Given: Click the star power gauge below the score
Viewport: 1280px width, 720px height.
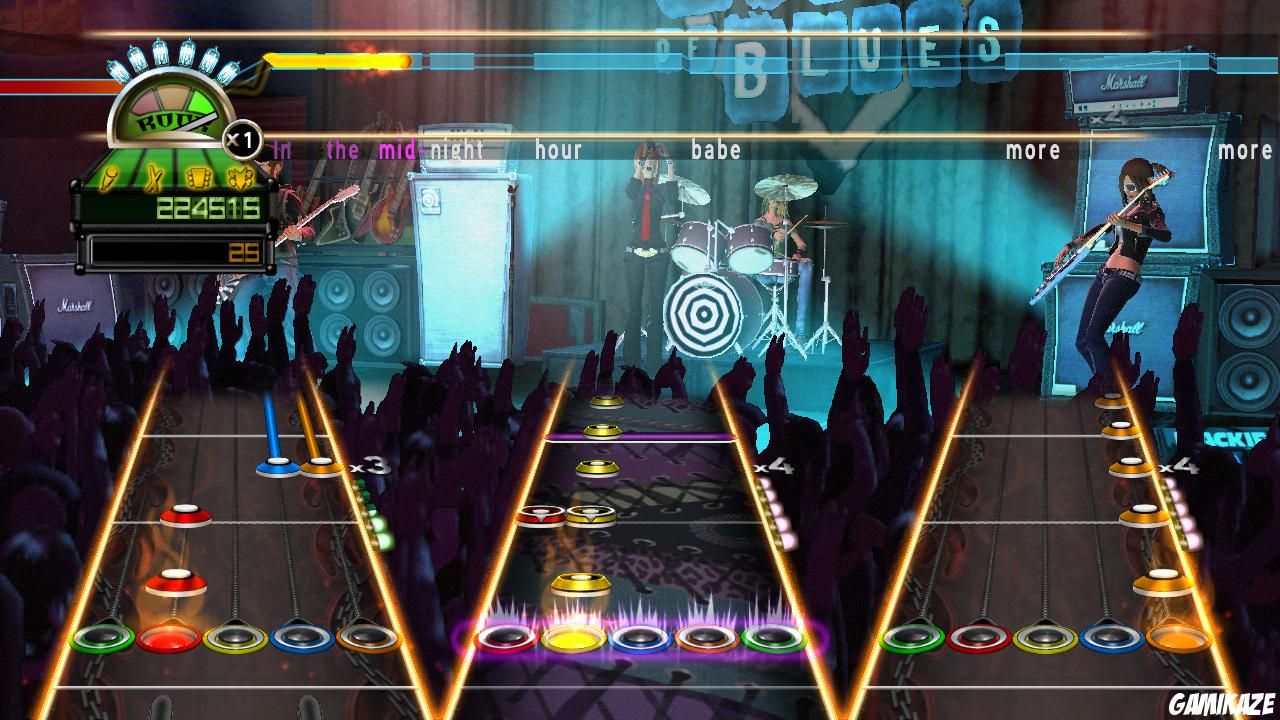Looking at the screenshot, I should click(180, 249).
